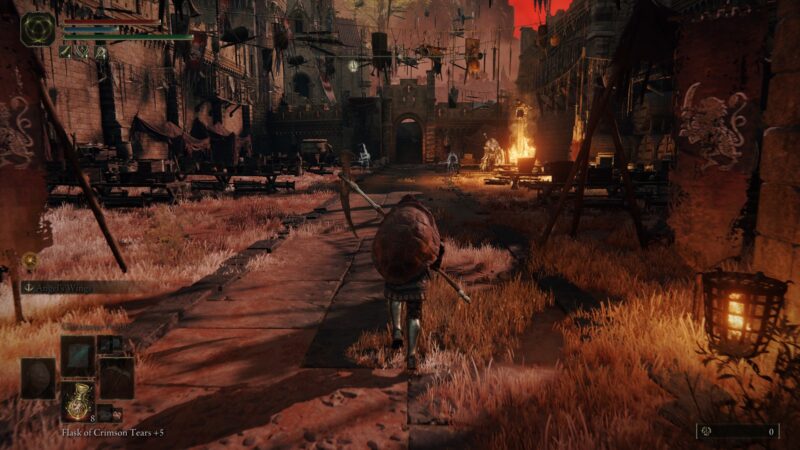Choose the top spell memory slot
The image size is (800, 450).
(x=78, y=355)
